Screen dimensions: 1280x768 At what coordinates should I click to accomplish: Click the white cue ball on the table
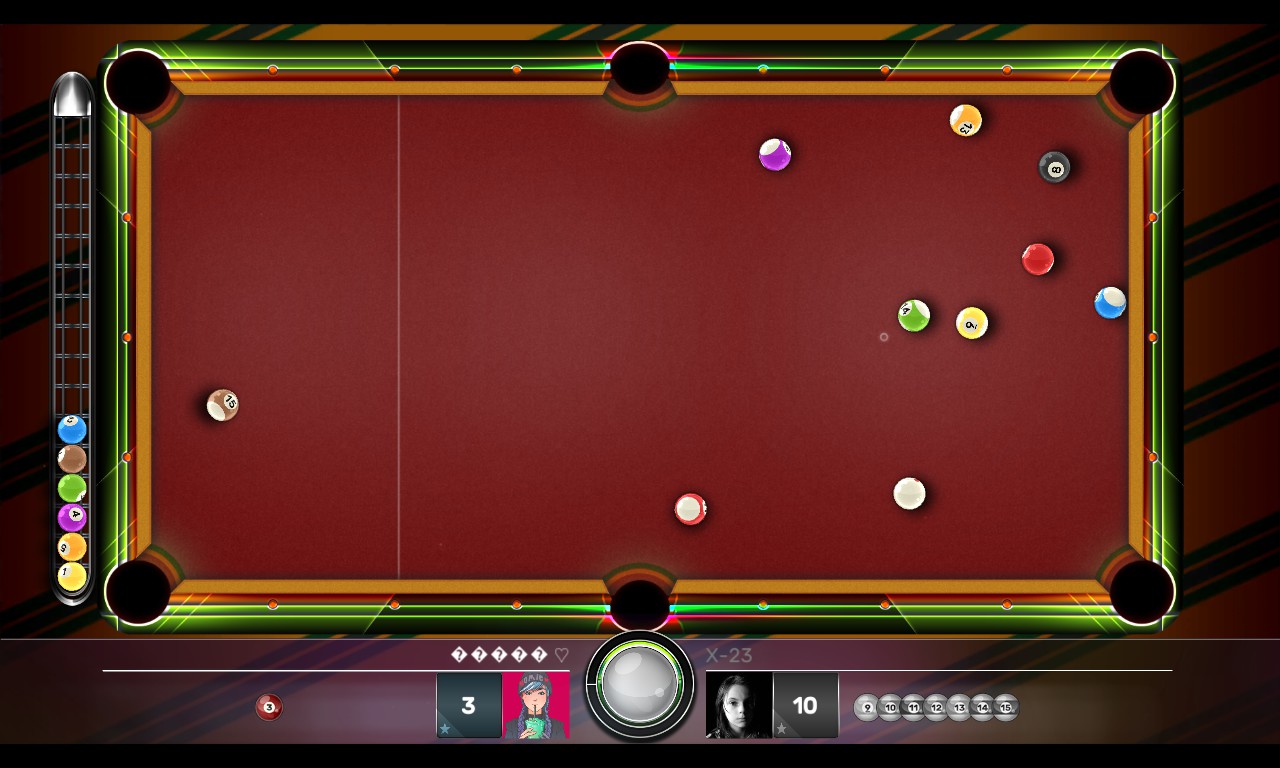(x=909, y=492)
